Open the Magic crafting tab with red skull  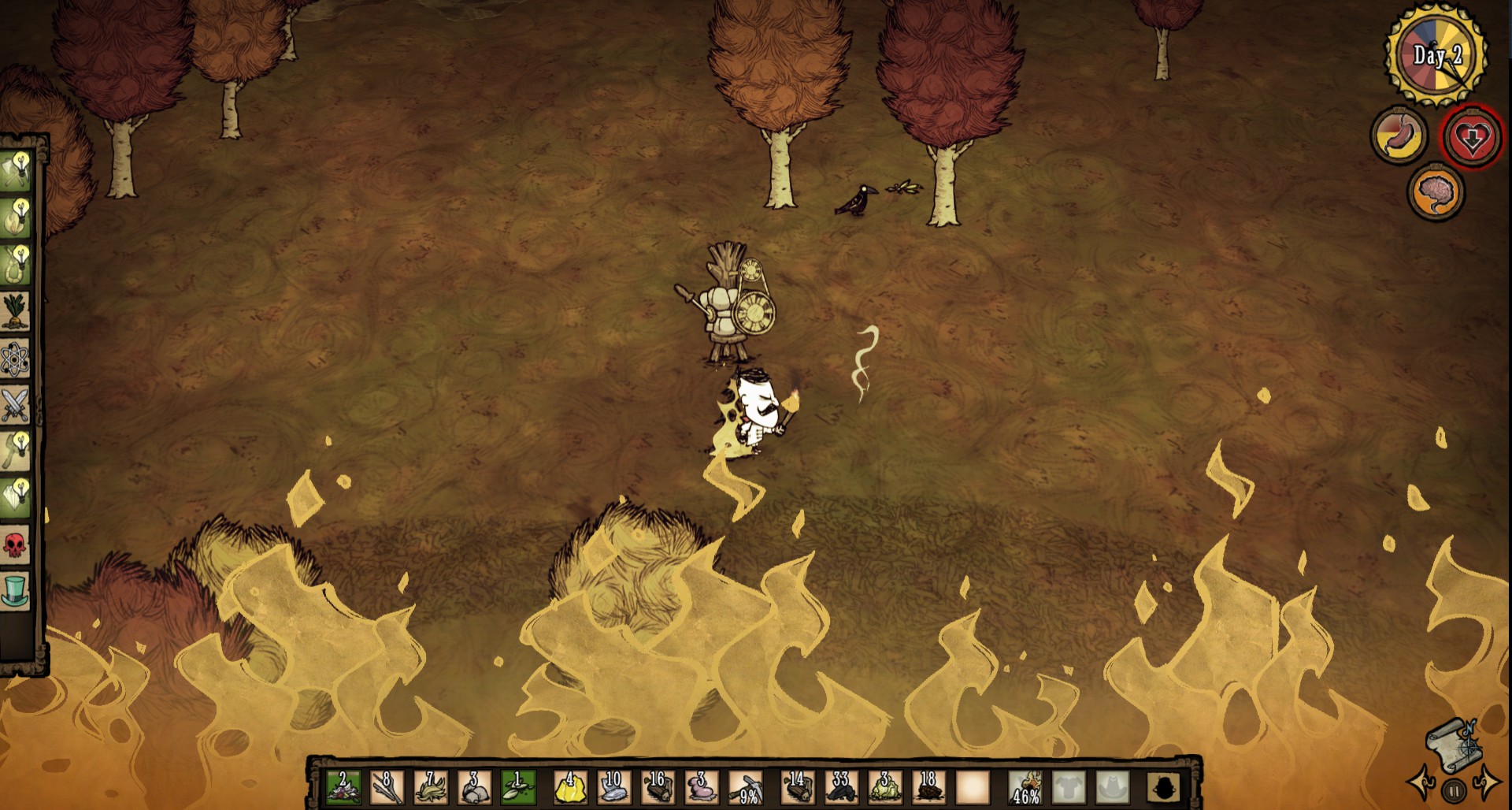15,544
